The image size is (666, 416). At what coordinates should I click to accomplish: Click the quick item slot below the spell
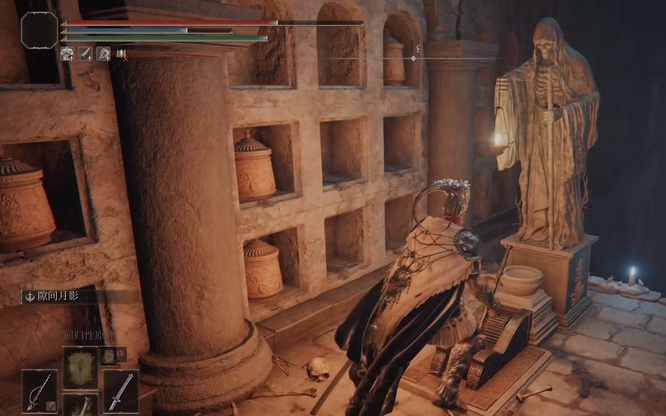click(x=80, y=405)
